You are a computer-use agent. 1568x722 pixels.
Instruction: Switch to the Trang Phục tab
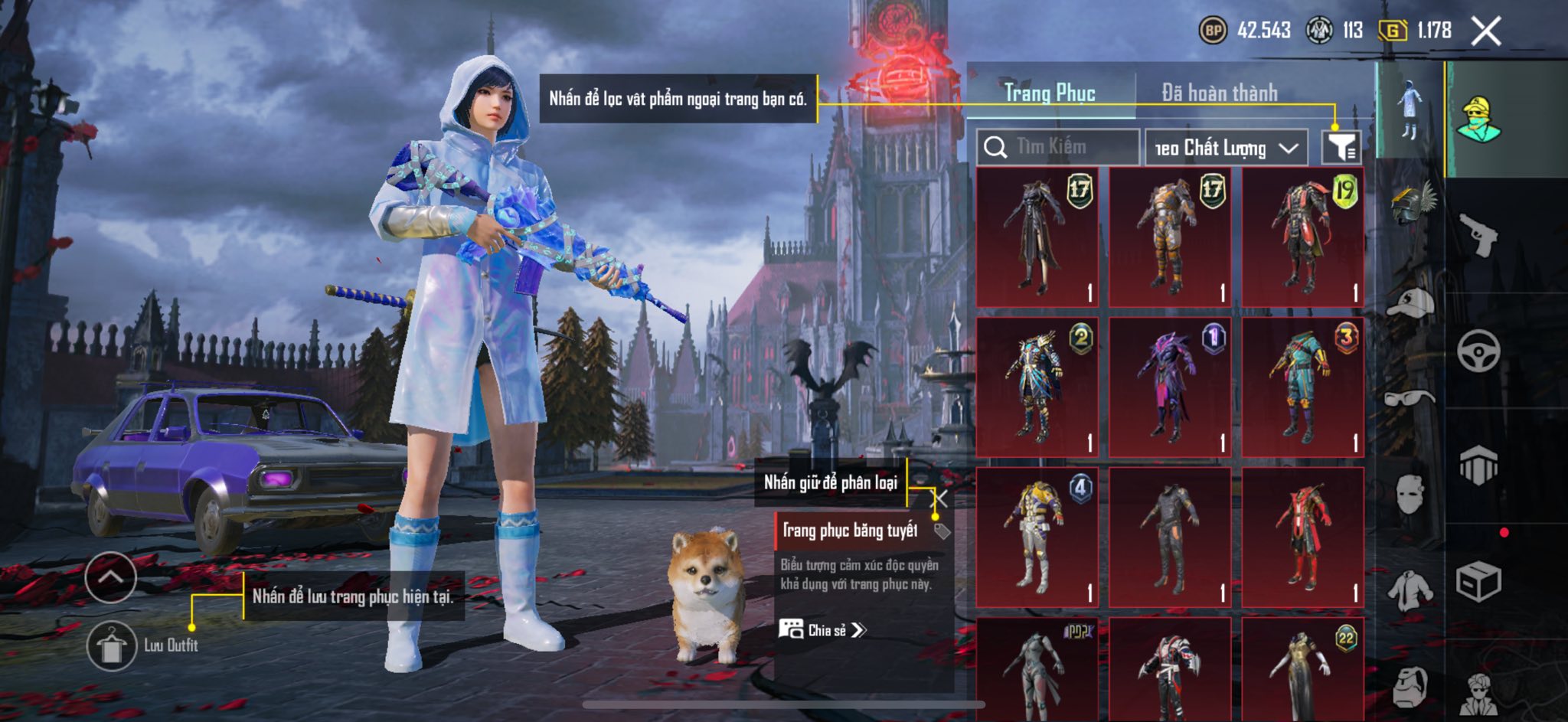pos(1050,93)
